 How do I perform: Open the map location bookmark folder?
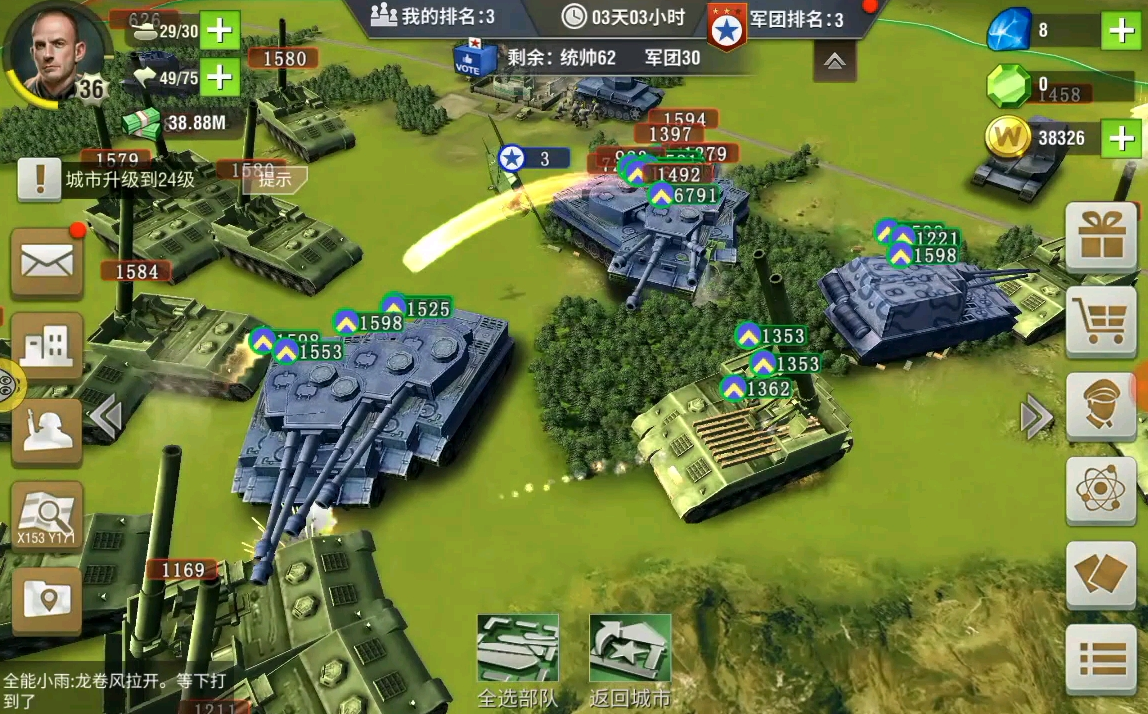(46, 598)
